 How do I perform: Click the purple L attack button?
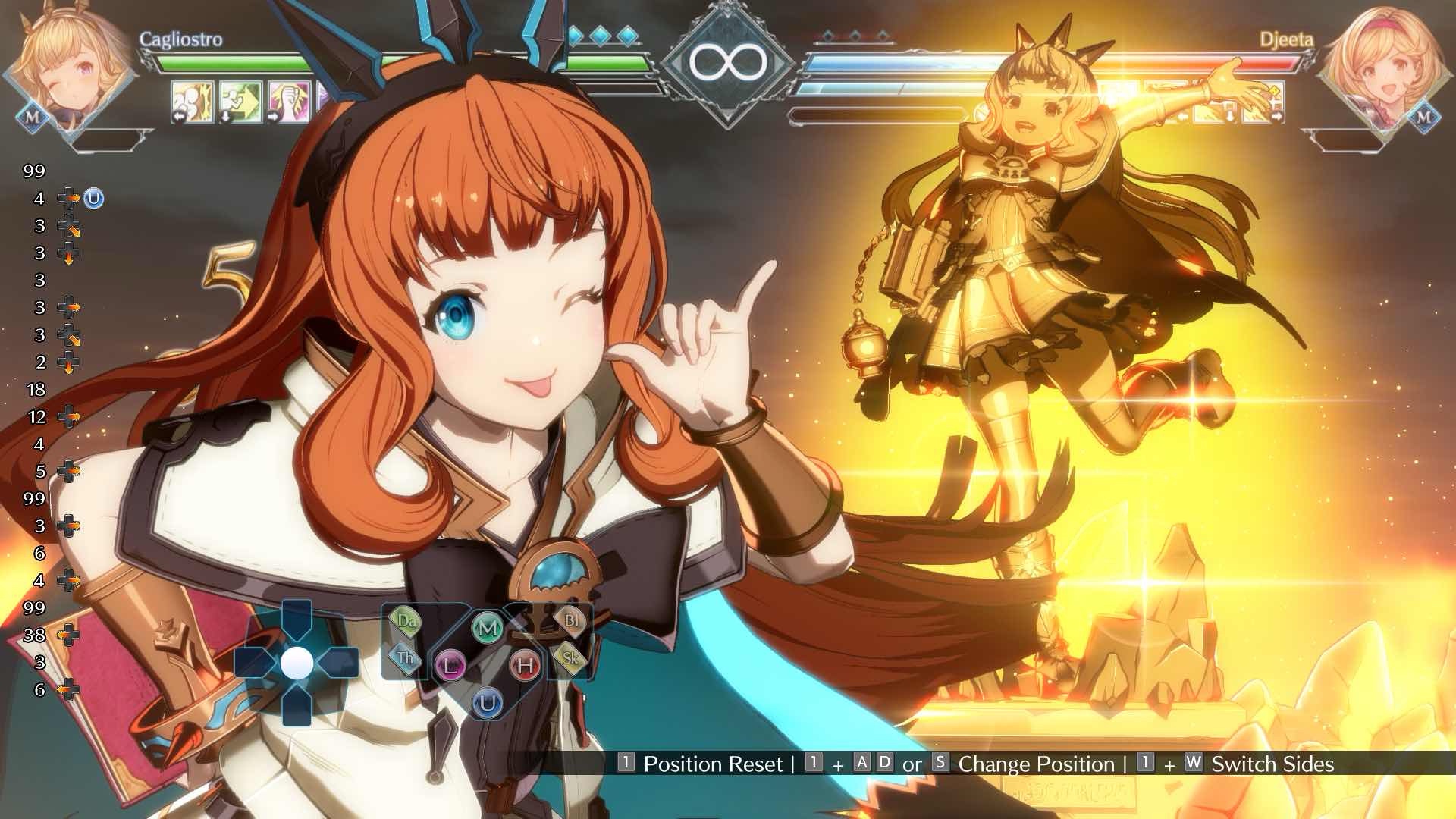[450, 667]
